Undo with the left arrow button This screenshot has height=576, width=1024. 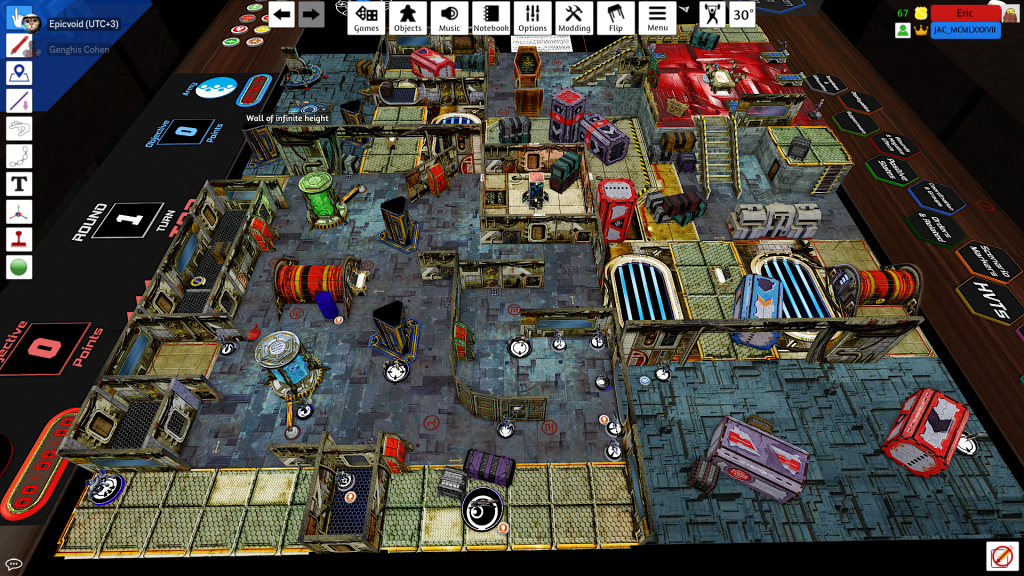point(282,14)
